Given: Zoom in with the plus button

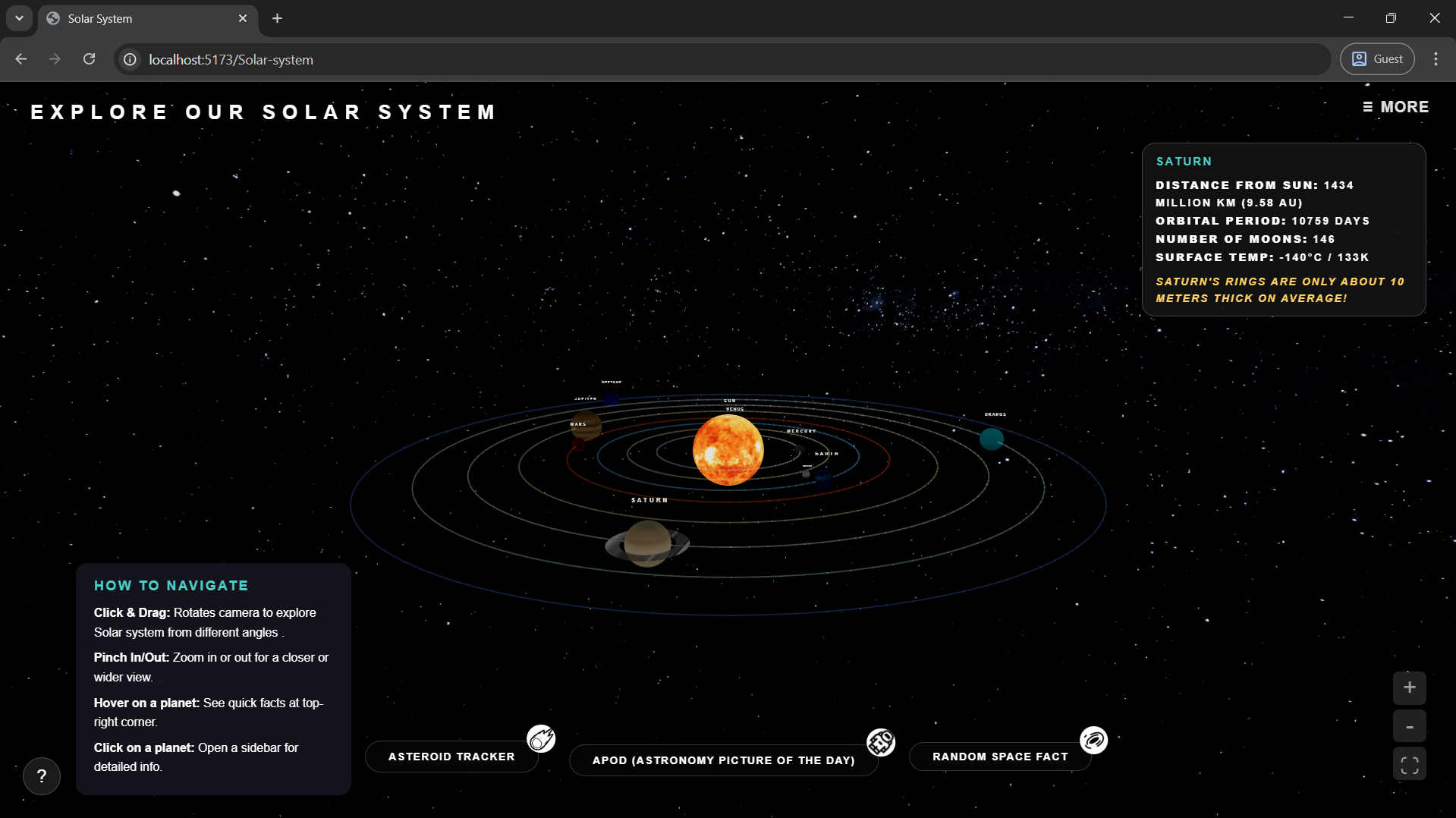Looking at the screenshot, I should [x=1409, y=687].
